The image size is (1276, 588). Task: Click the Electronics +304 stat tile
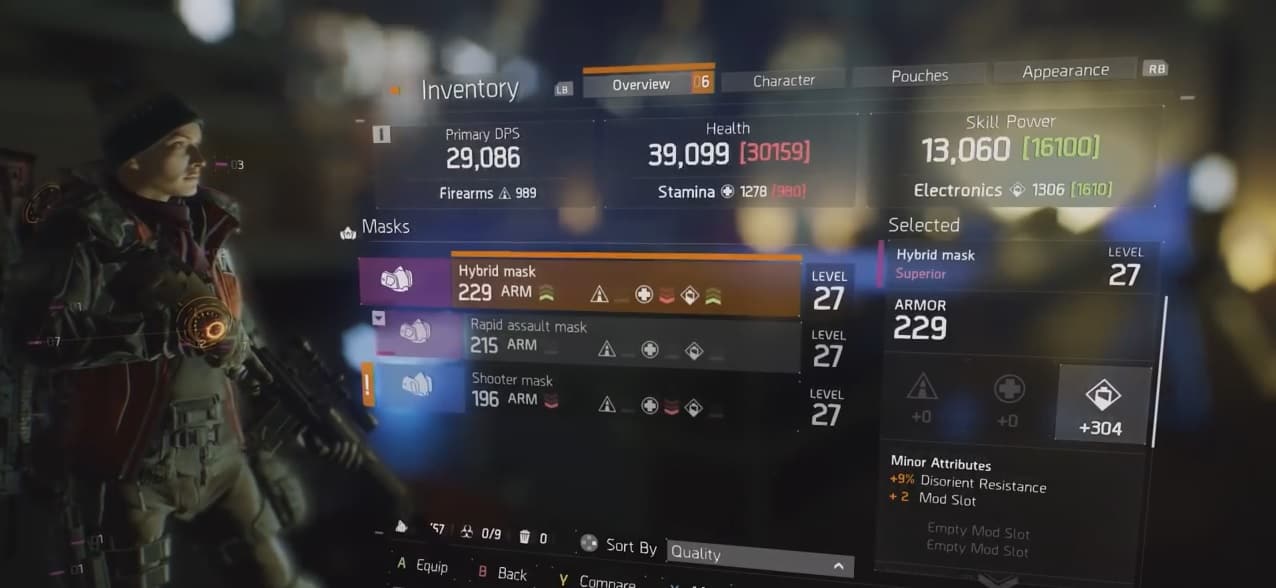1103,402
